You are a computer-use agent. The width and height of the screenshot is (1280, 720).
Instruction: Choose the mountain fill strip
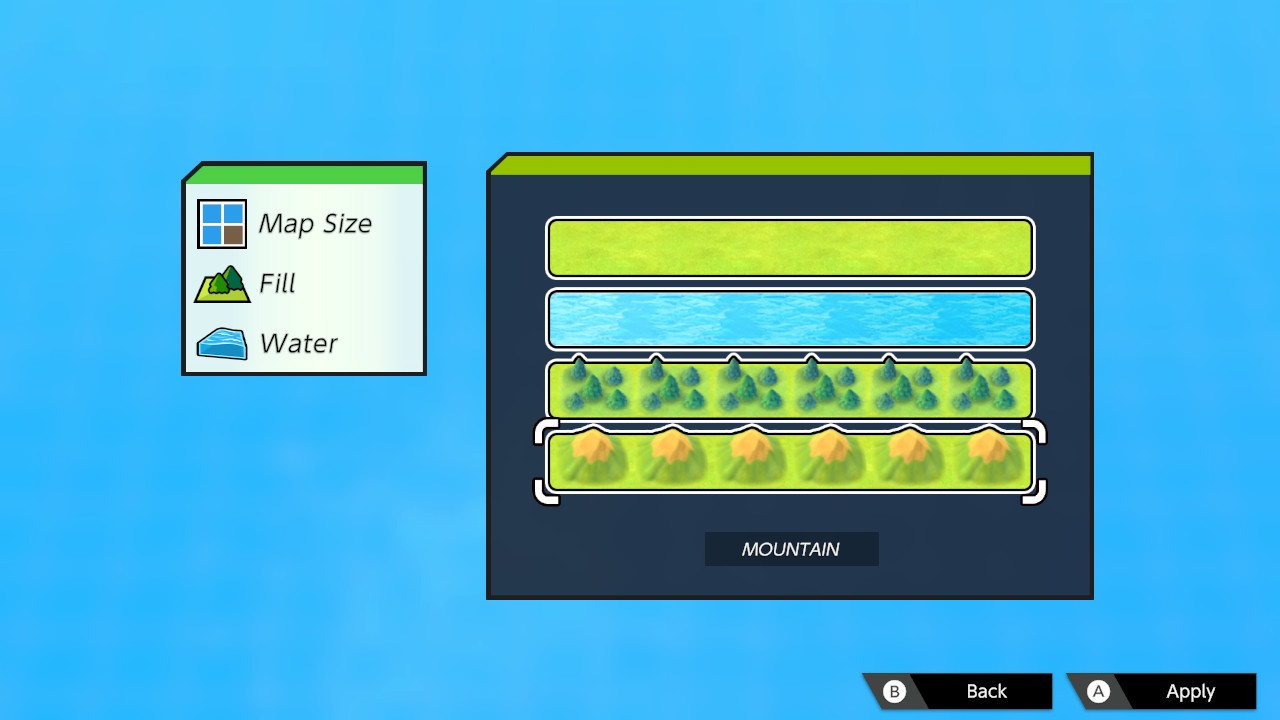coord(790,461)
